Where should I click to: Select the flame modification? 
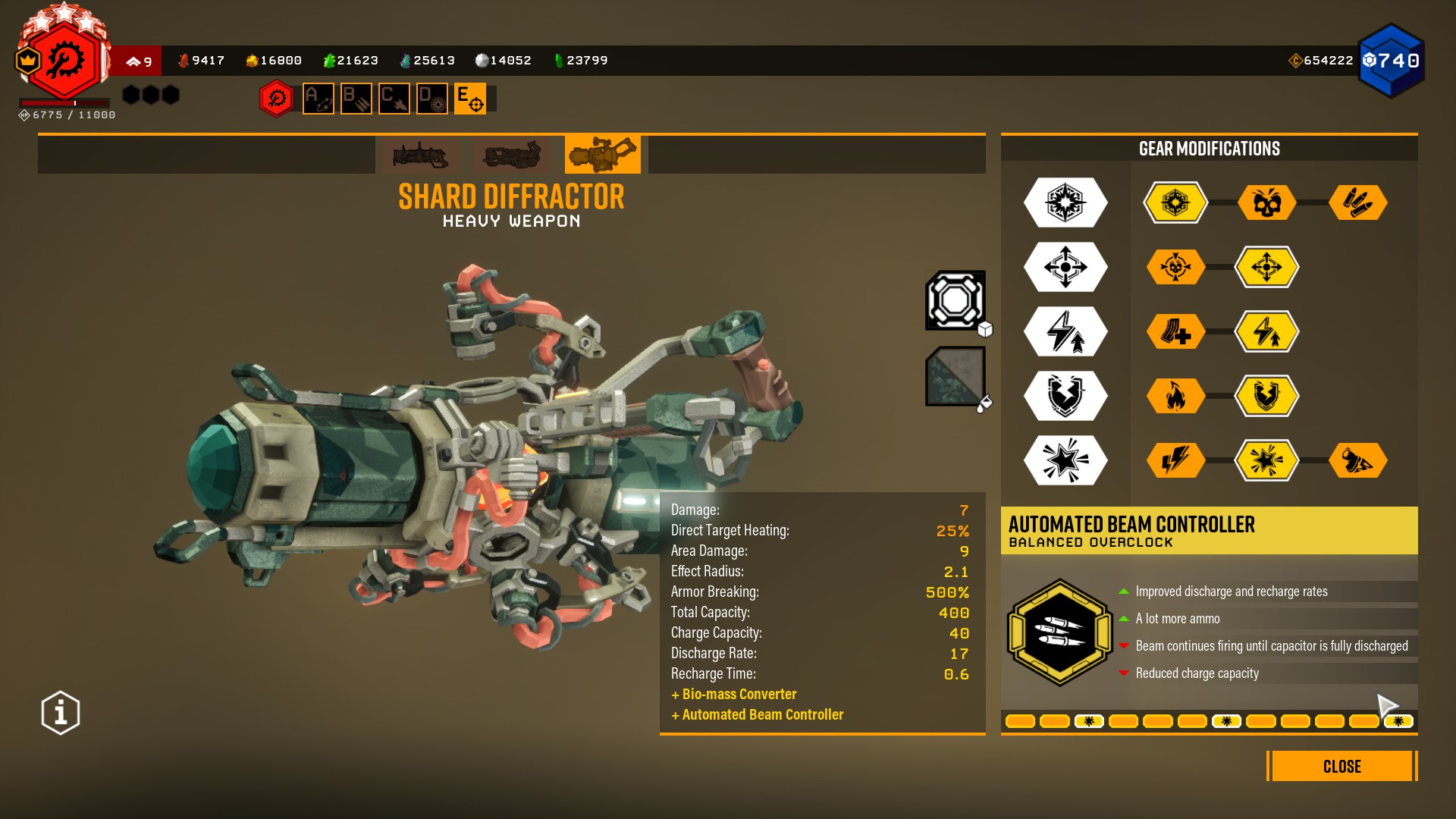(1175, 396)
